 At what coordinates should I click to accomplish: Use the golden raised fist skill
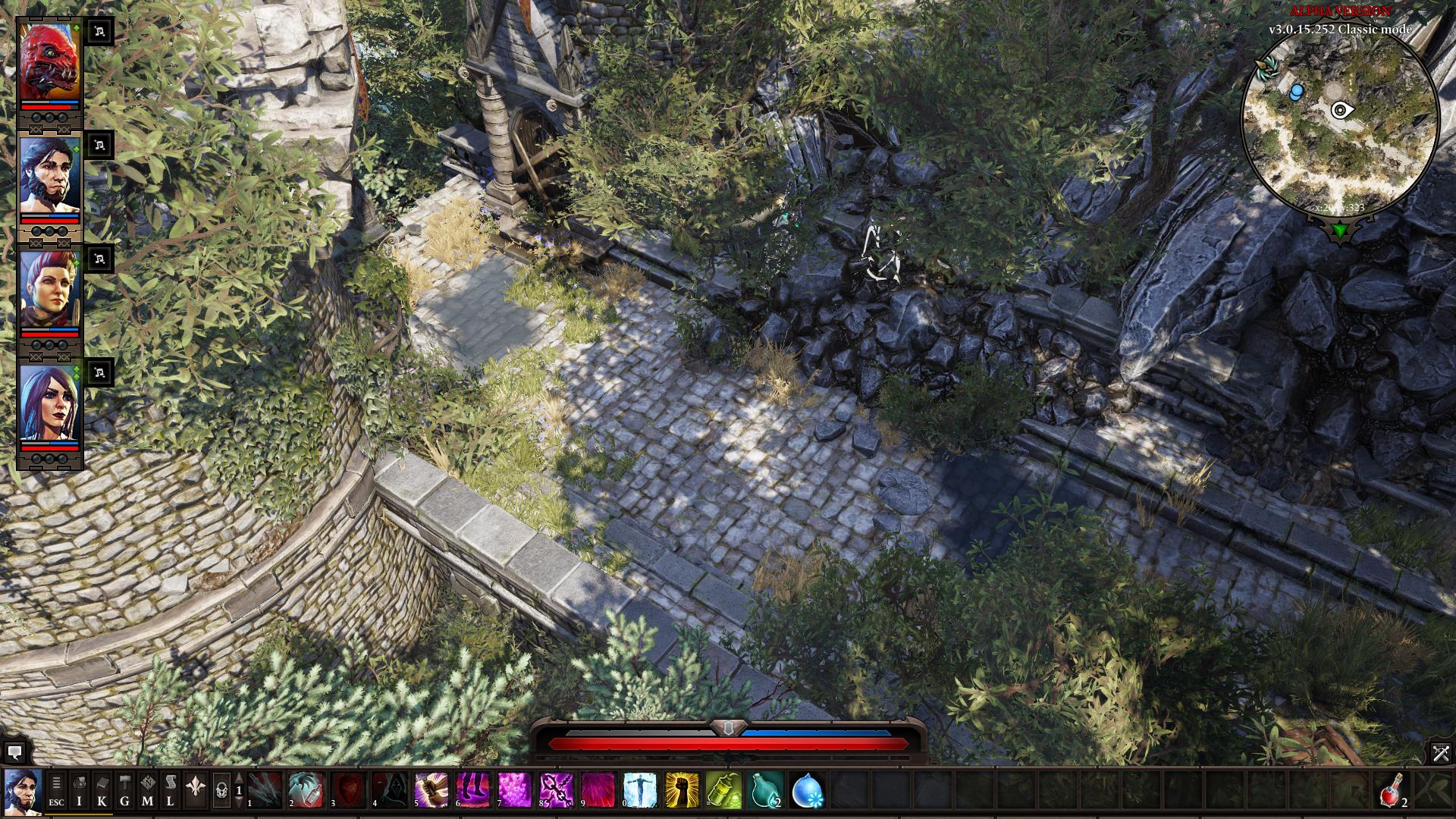[681, 790]
